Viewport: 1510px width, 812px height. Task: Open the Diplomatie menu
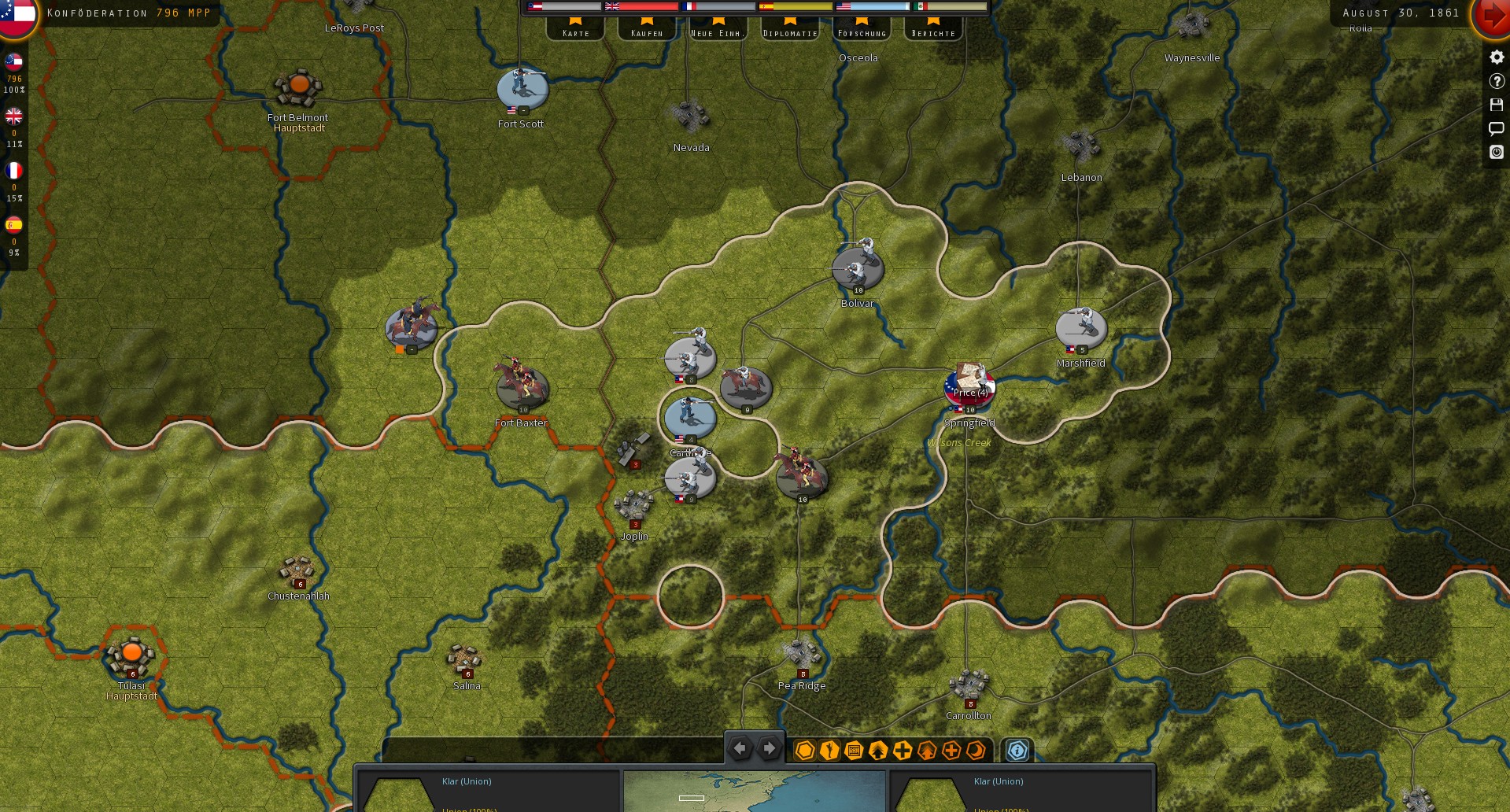[x=789, y=31]
